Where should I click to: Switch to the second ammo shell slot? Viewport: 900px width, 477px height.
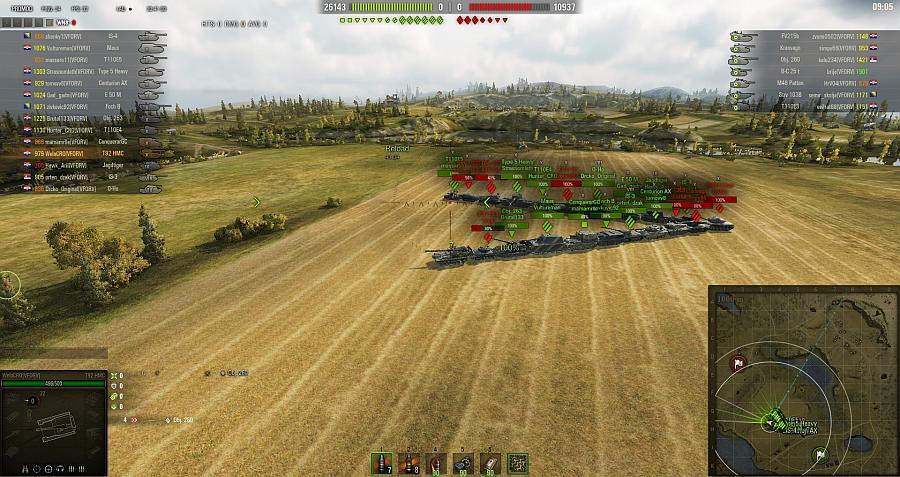coord(409,462)
